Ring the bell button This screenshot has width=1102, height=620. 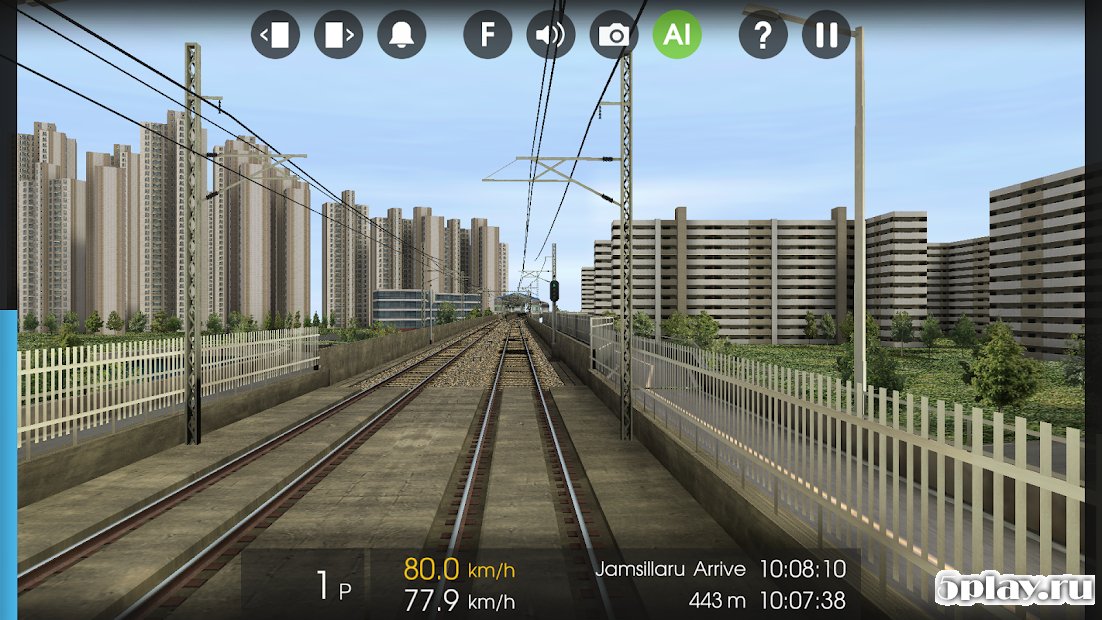pyautogui.click(x=401, y=35)
